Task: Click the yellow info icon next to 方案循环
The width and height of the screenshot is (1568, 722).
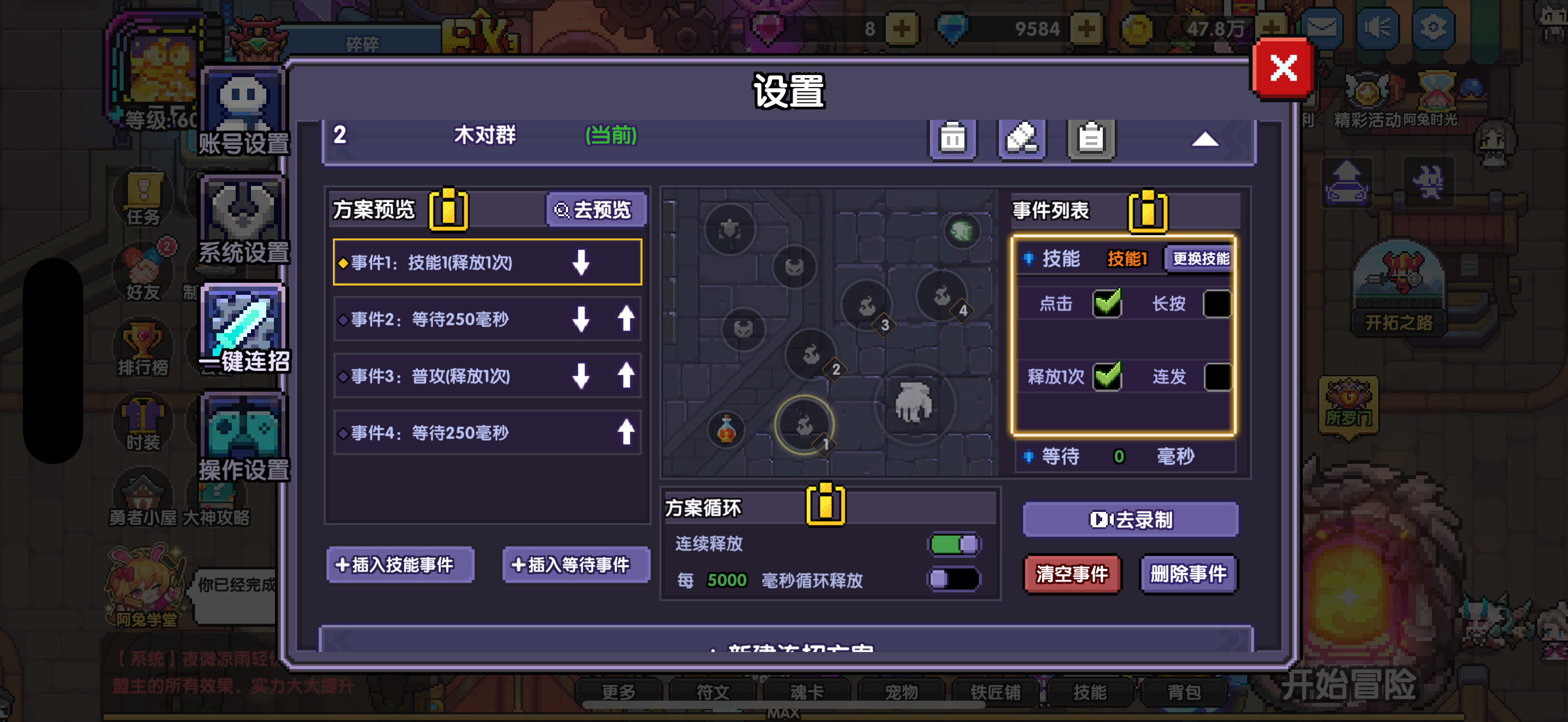Action: click(x=826, y=504)
